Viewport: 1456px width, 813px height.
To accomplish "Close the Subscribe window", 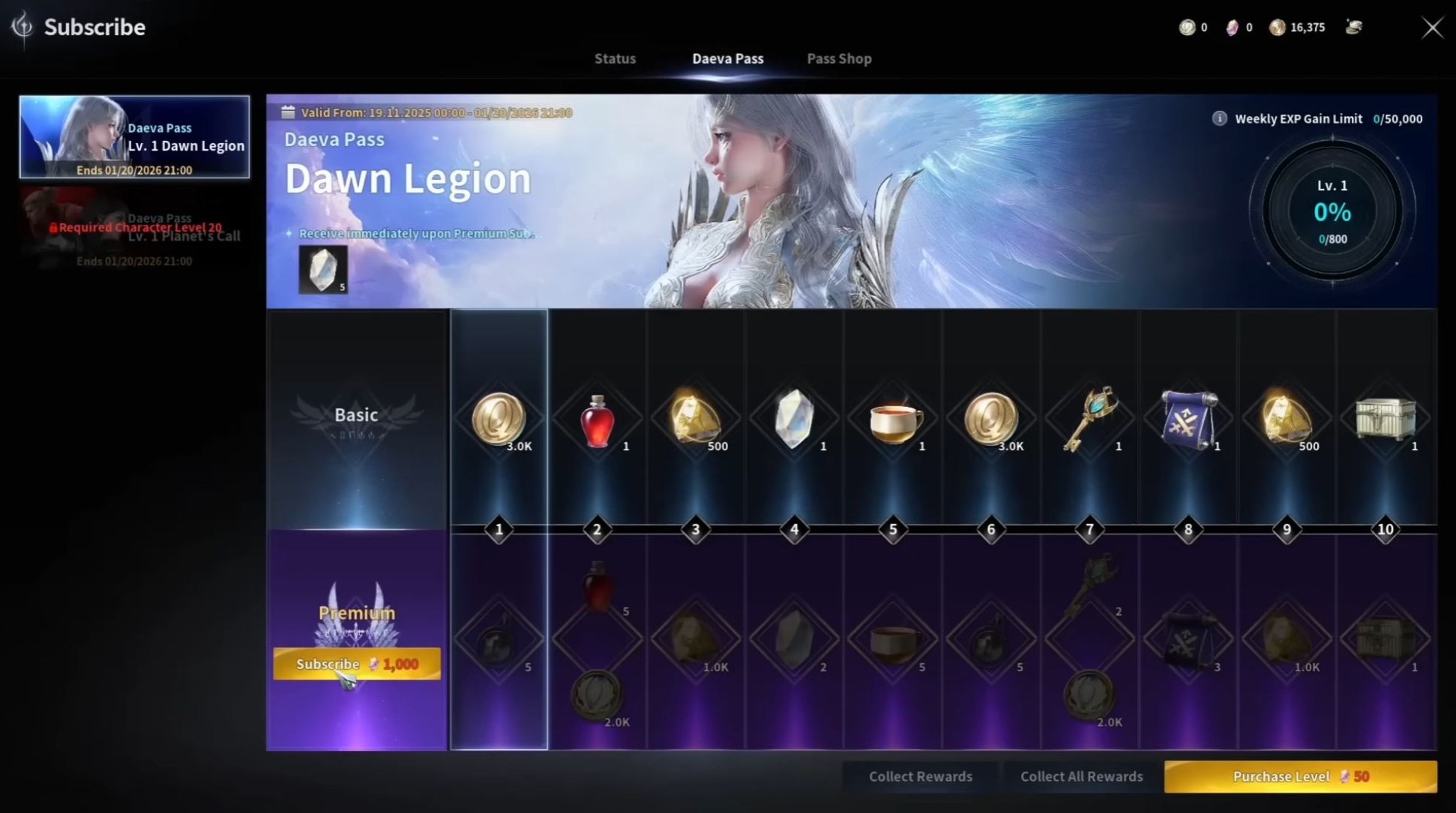I will (x=1432, y=28).
